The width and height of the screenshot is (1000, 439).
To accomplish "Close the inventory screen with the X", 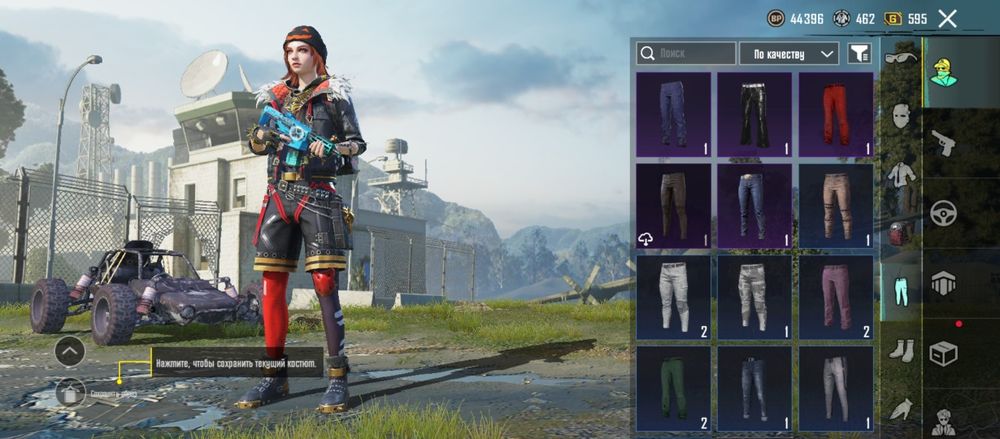I will (x=947, y=18).
